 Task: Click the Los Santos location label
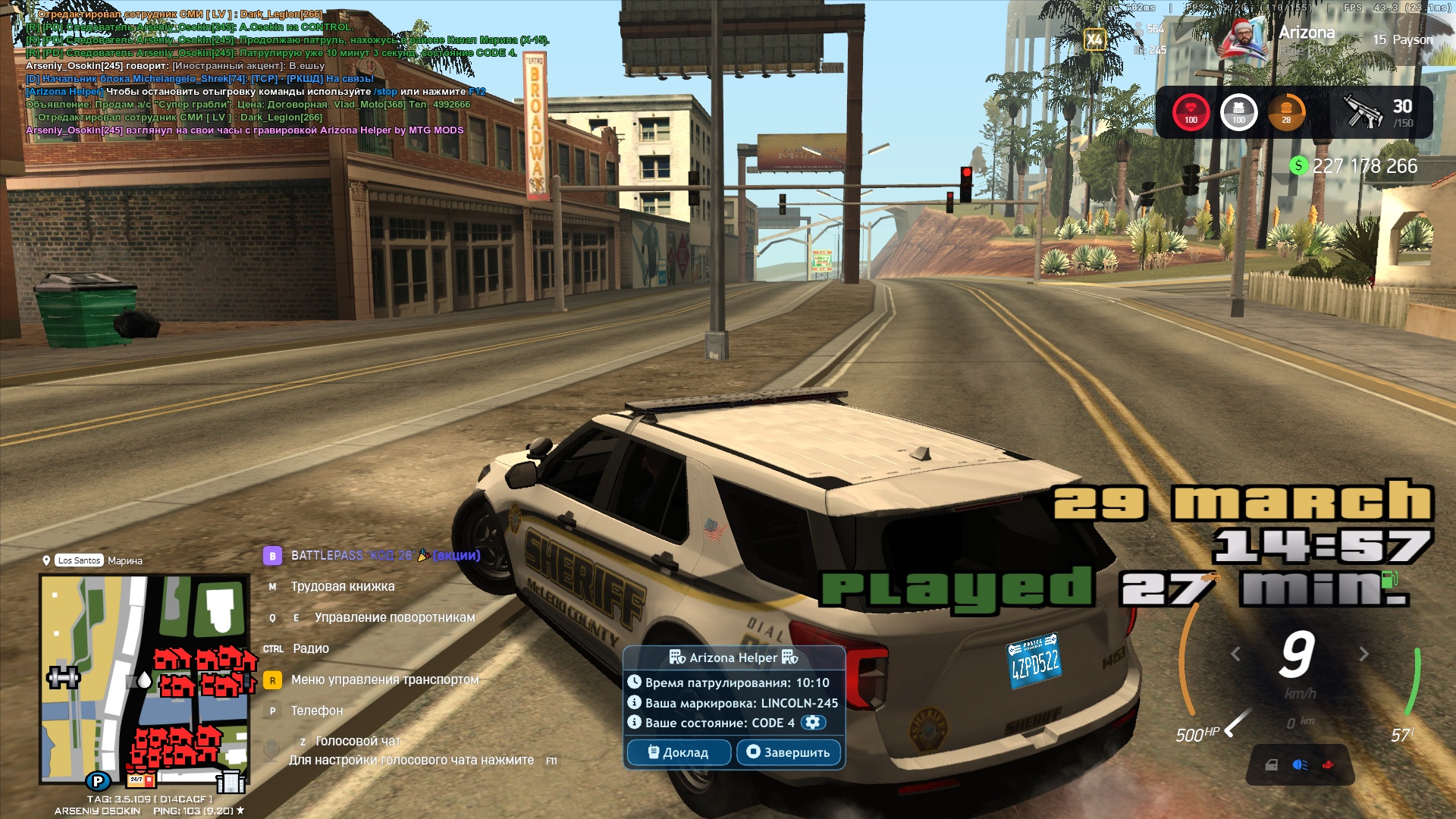(79, 560)
